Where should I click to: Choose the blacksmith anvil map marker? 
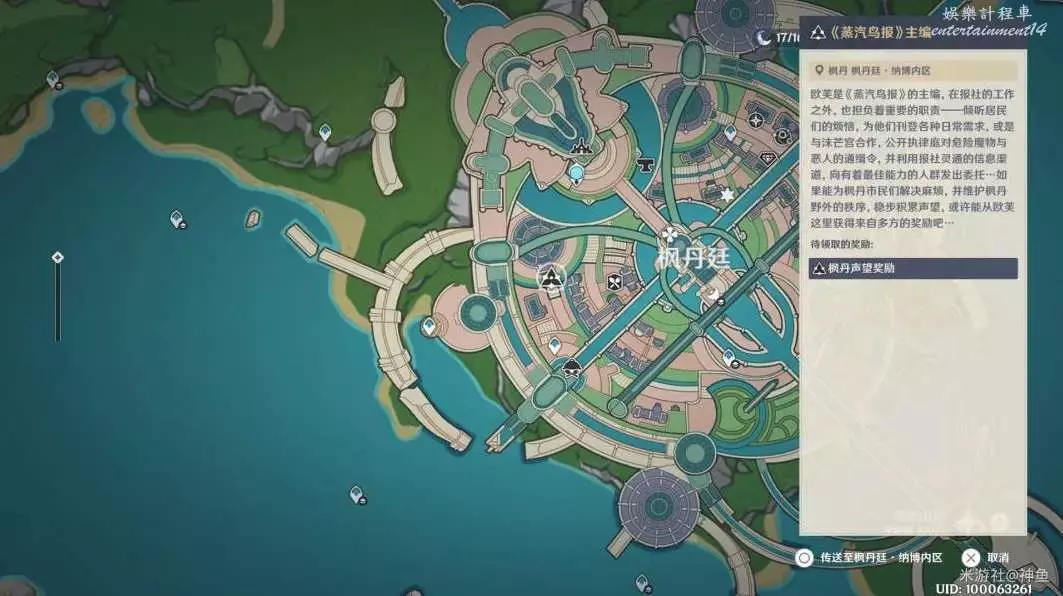(645, 161)
